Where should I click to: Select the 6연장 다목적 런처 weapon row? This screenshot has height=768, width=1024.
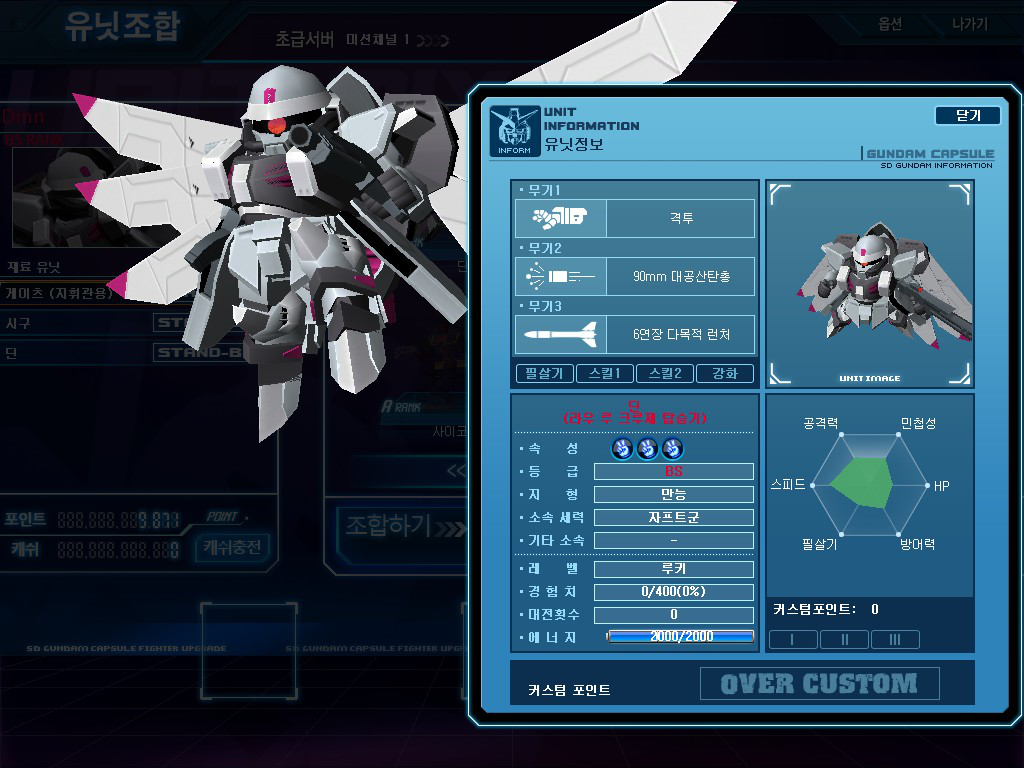[x=635, y=334]
